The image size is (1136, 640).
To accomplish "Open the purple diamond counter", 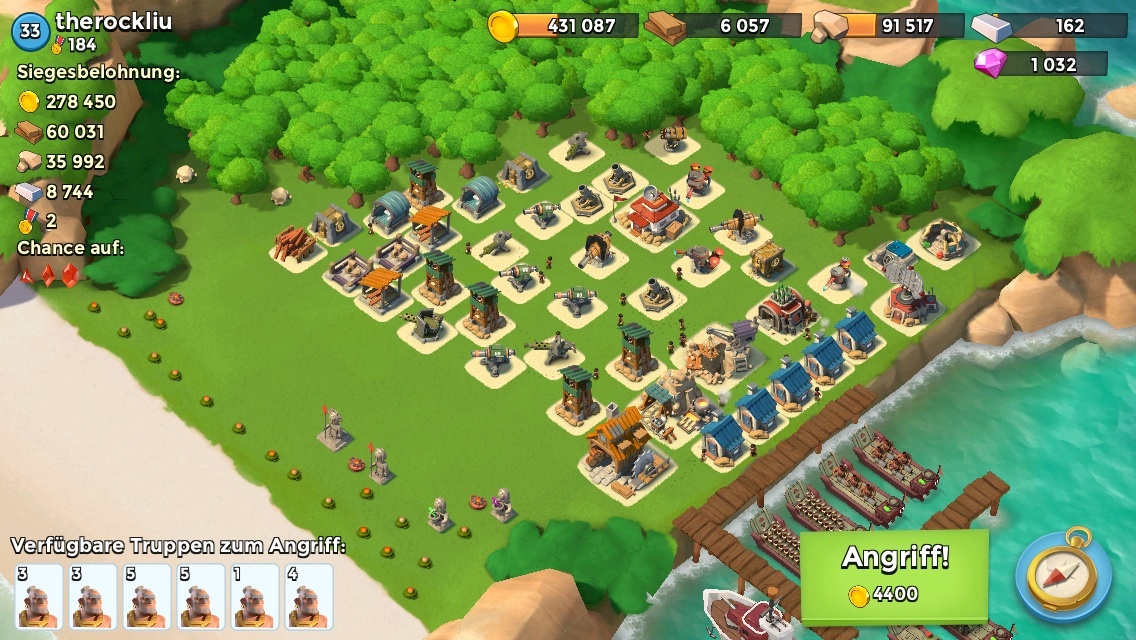I will (x=1040, y=64).
